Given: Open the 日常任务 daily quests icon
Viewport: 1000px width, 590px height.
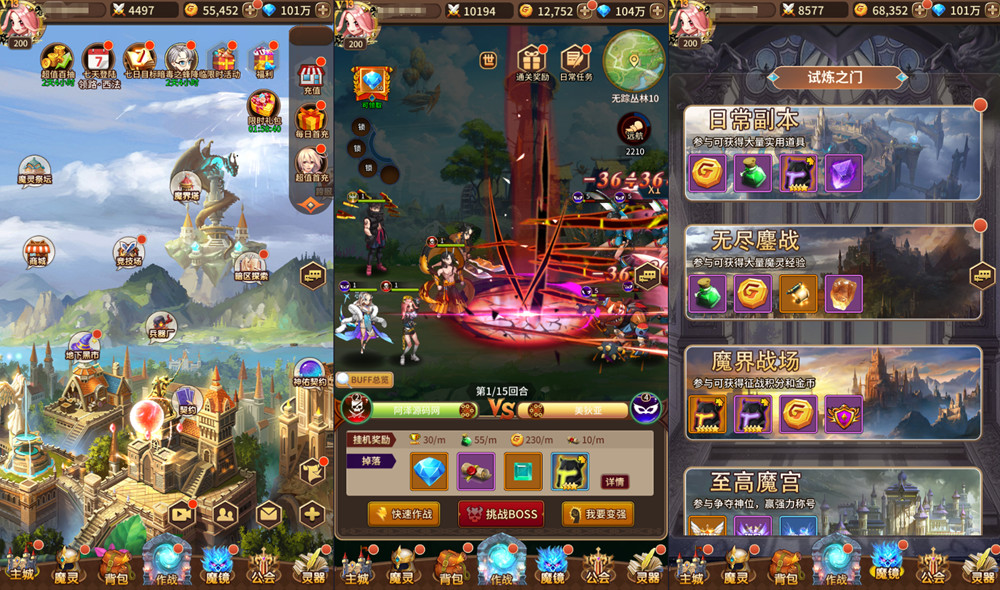Looking at the screenshot, I should 575,62.
